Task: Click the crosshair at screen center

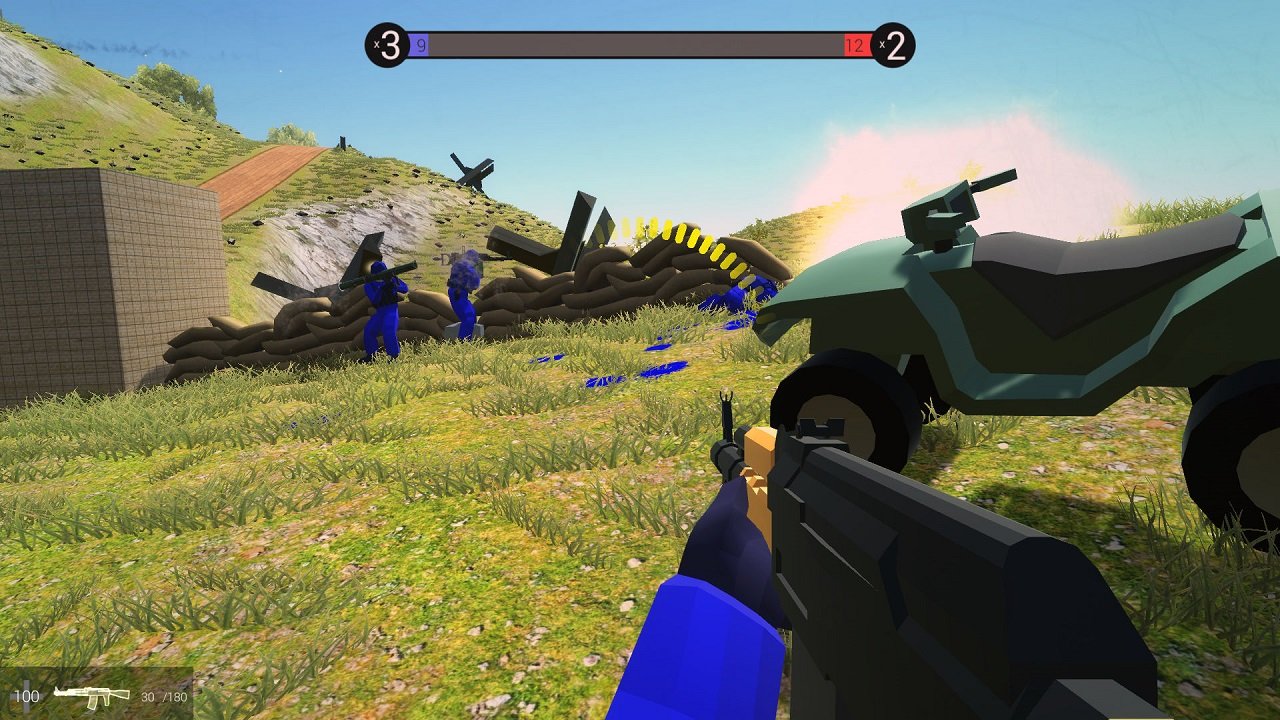Action: coord(640,360)
